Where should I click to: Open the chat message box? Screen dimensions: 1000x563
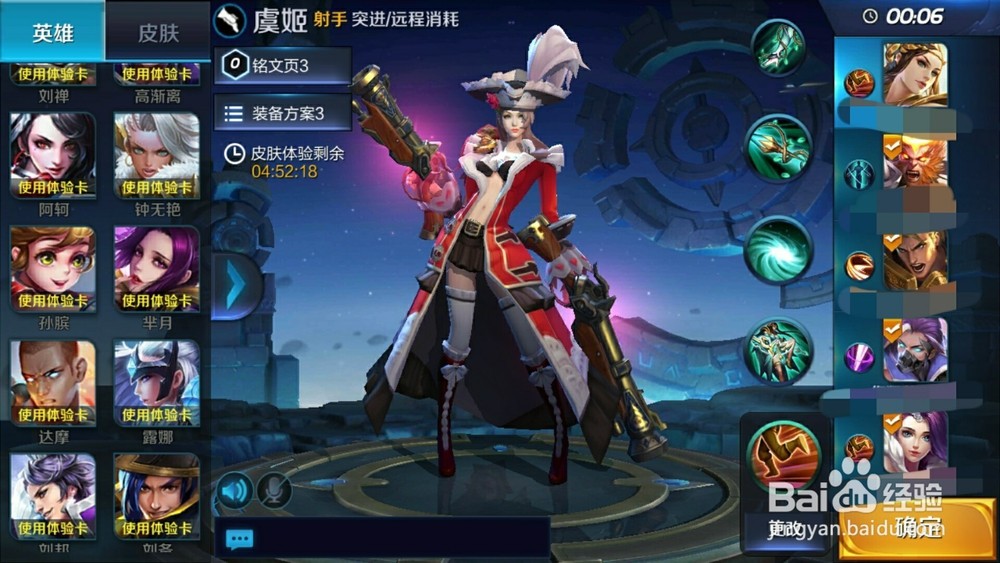382,538
